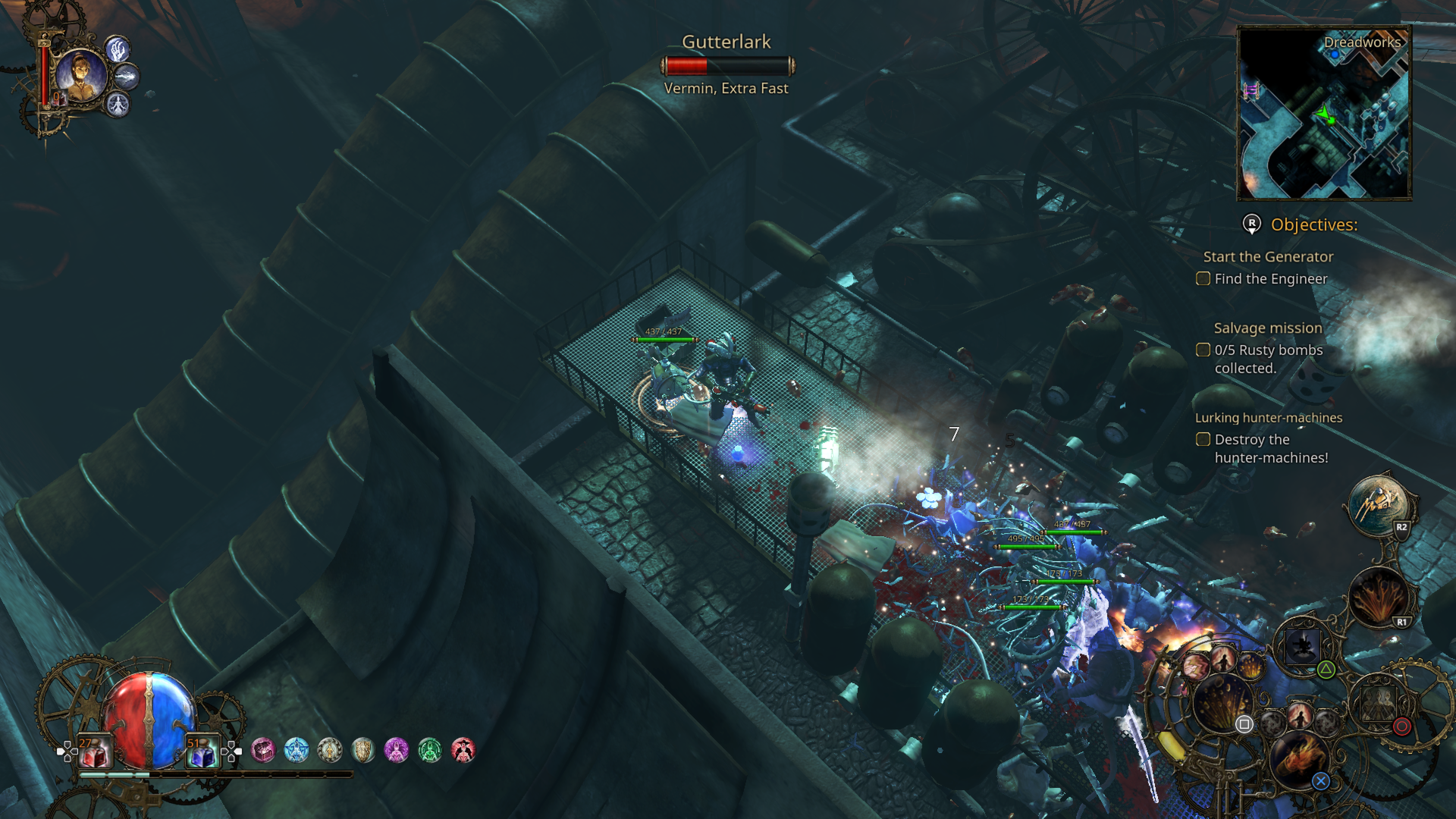Screen dimensions: 1456x819
Task: Activate the Circle twin-clones skill icon
Action: [1379, 704]
